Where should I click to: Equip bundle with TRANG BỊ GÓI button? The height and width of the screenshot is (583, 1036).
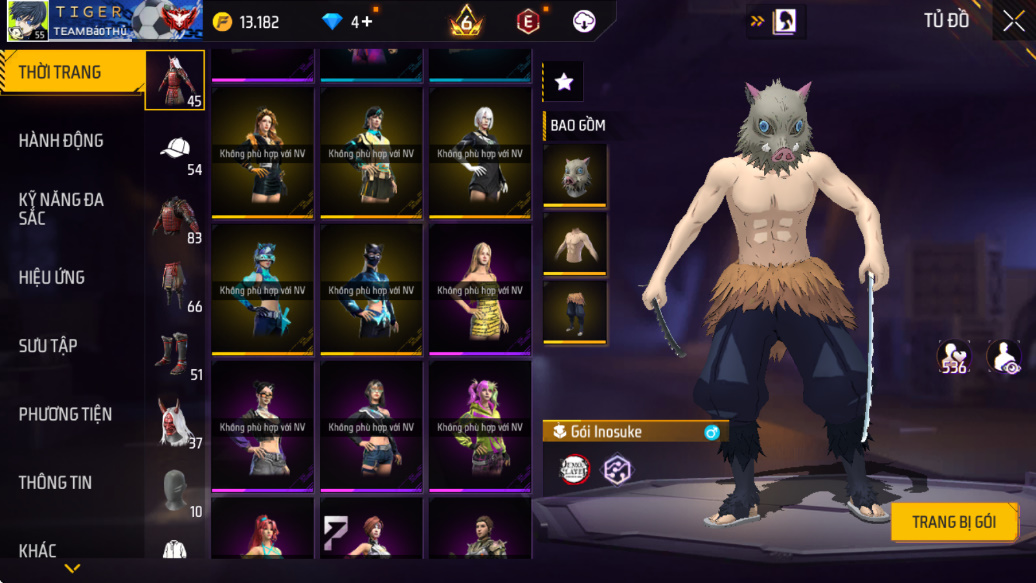tap(954, 522)
